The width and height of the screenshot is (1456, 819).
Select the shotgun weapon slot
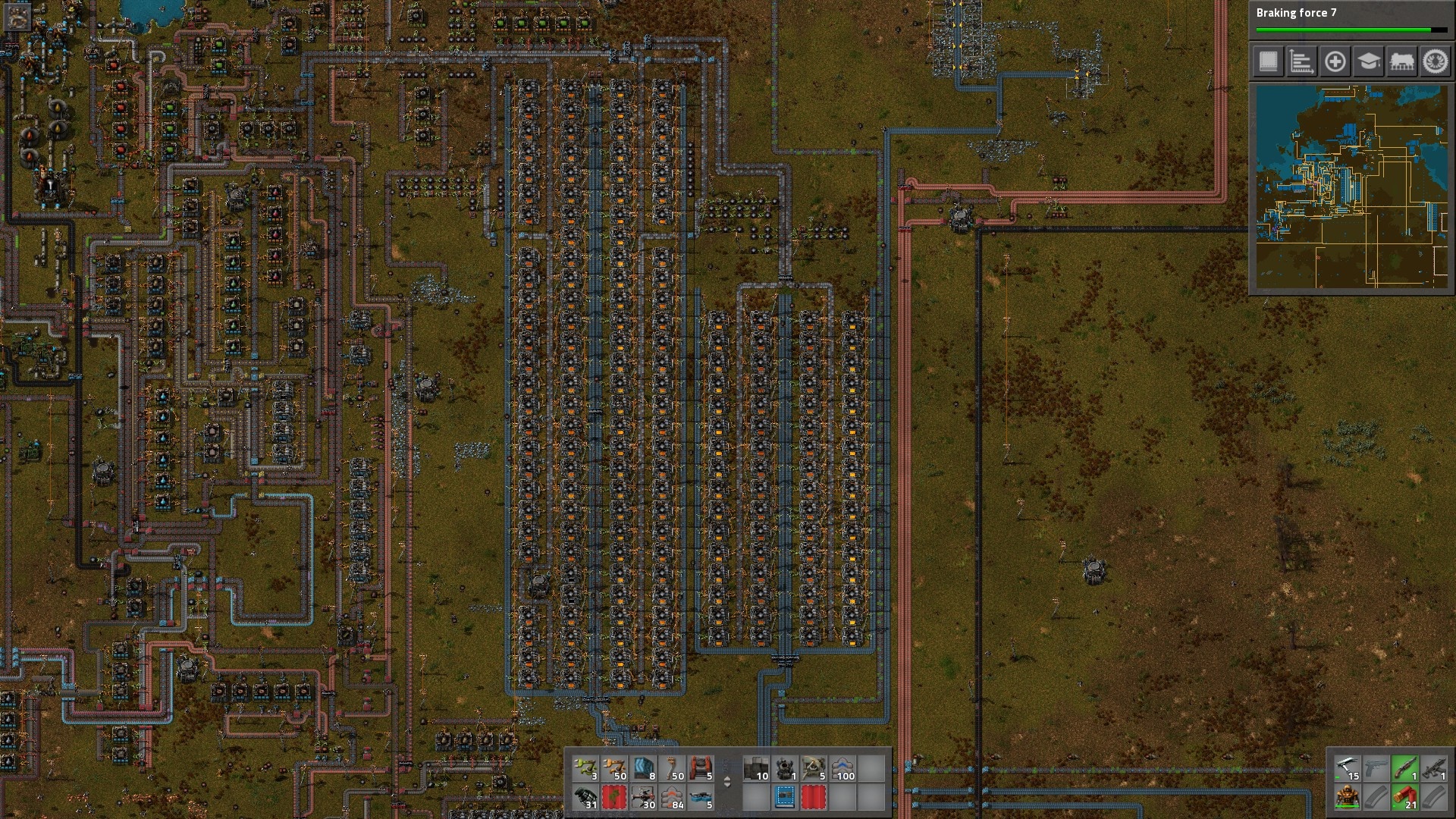[1404, 768]
